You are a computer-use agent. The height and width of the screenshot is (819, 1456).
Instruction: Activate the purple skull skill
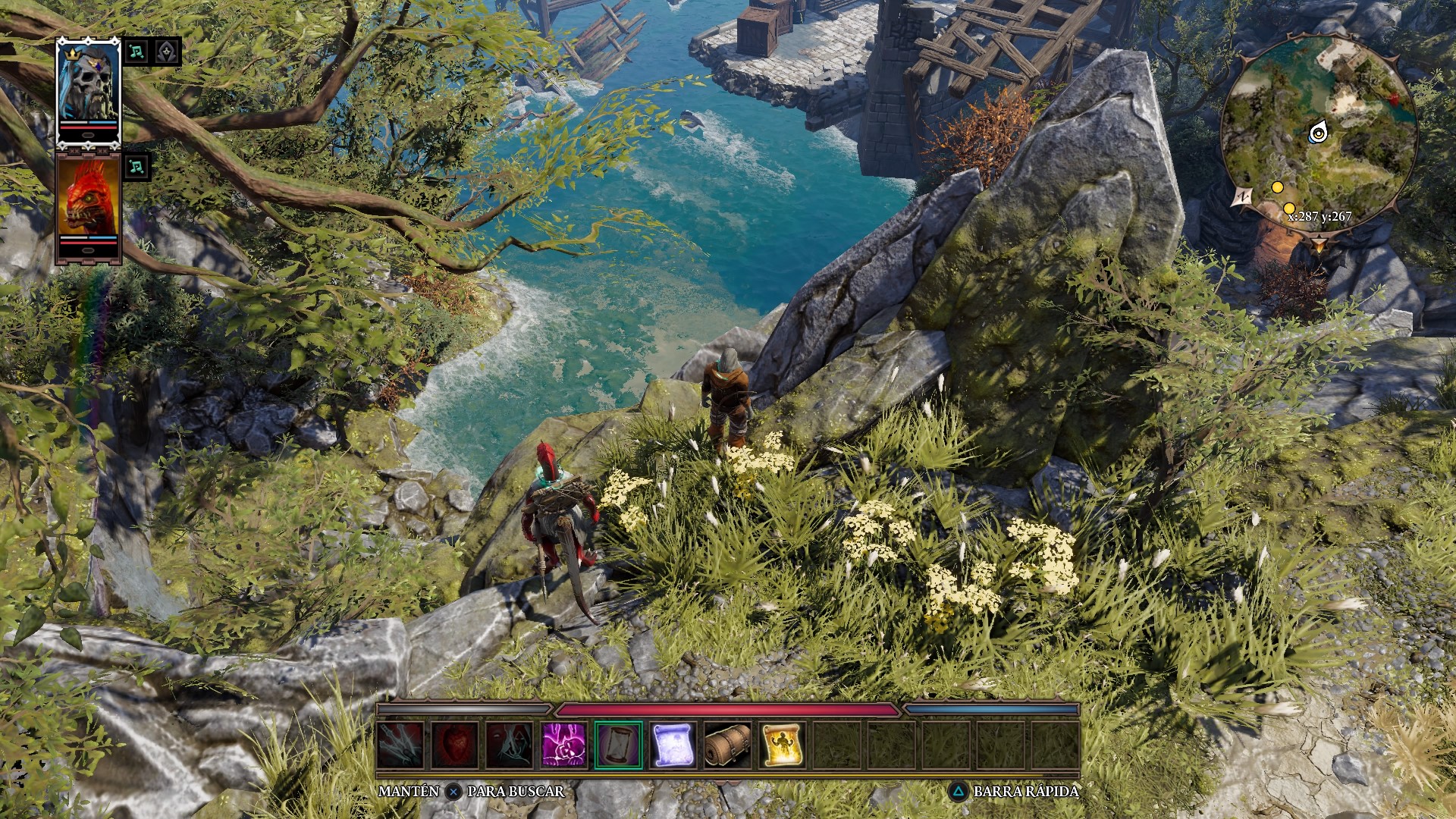click(x=564, y=745)
